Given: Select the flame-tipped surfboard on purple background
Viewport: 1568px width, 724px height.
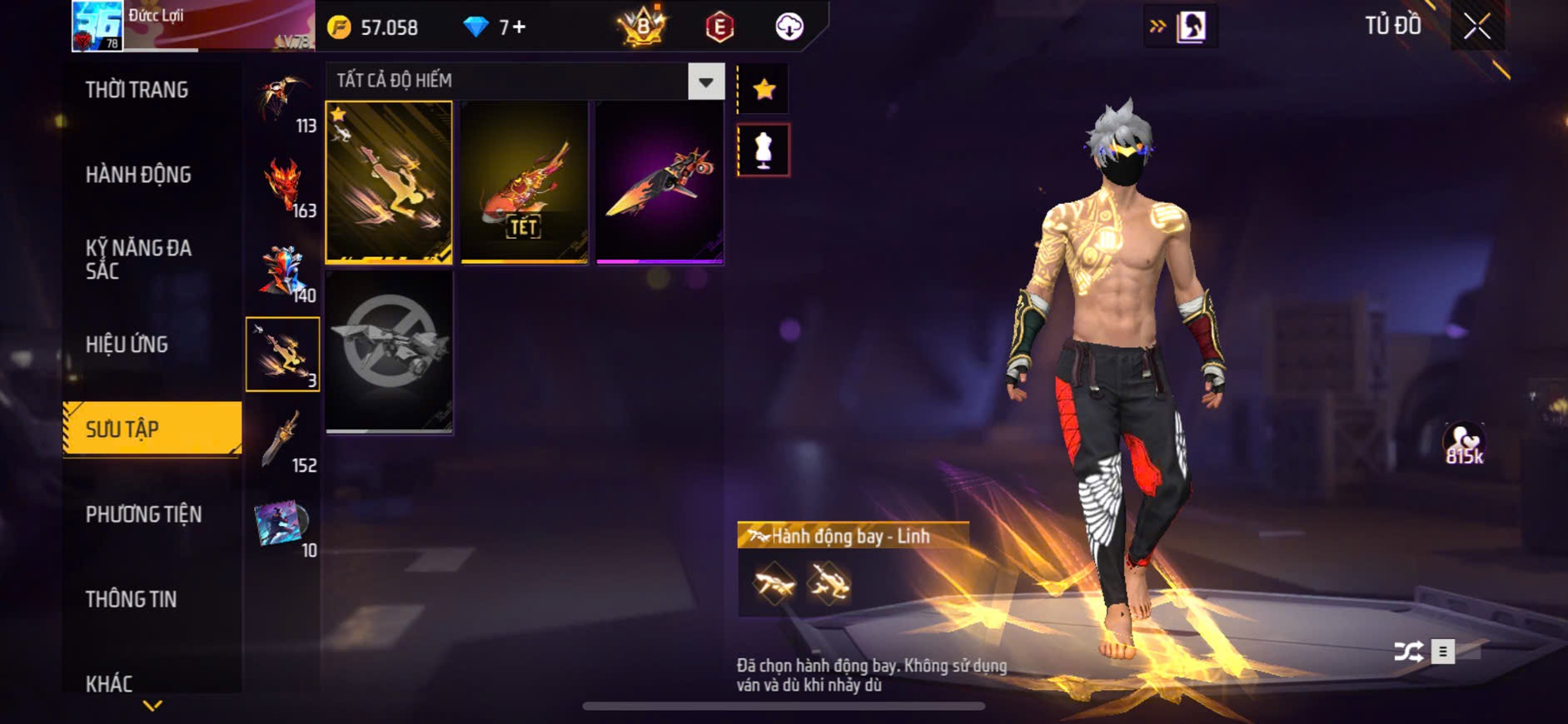Looking at the screenshot, I should pyautogui.click(x=660, y=182).
